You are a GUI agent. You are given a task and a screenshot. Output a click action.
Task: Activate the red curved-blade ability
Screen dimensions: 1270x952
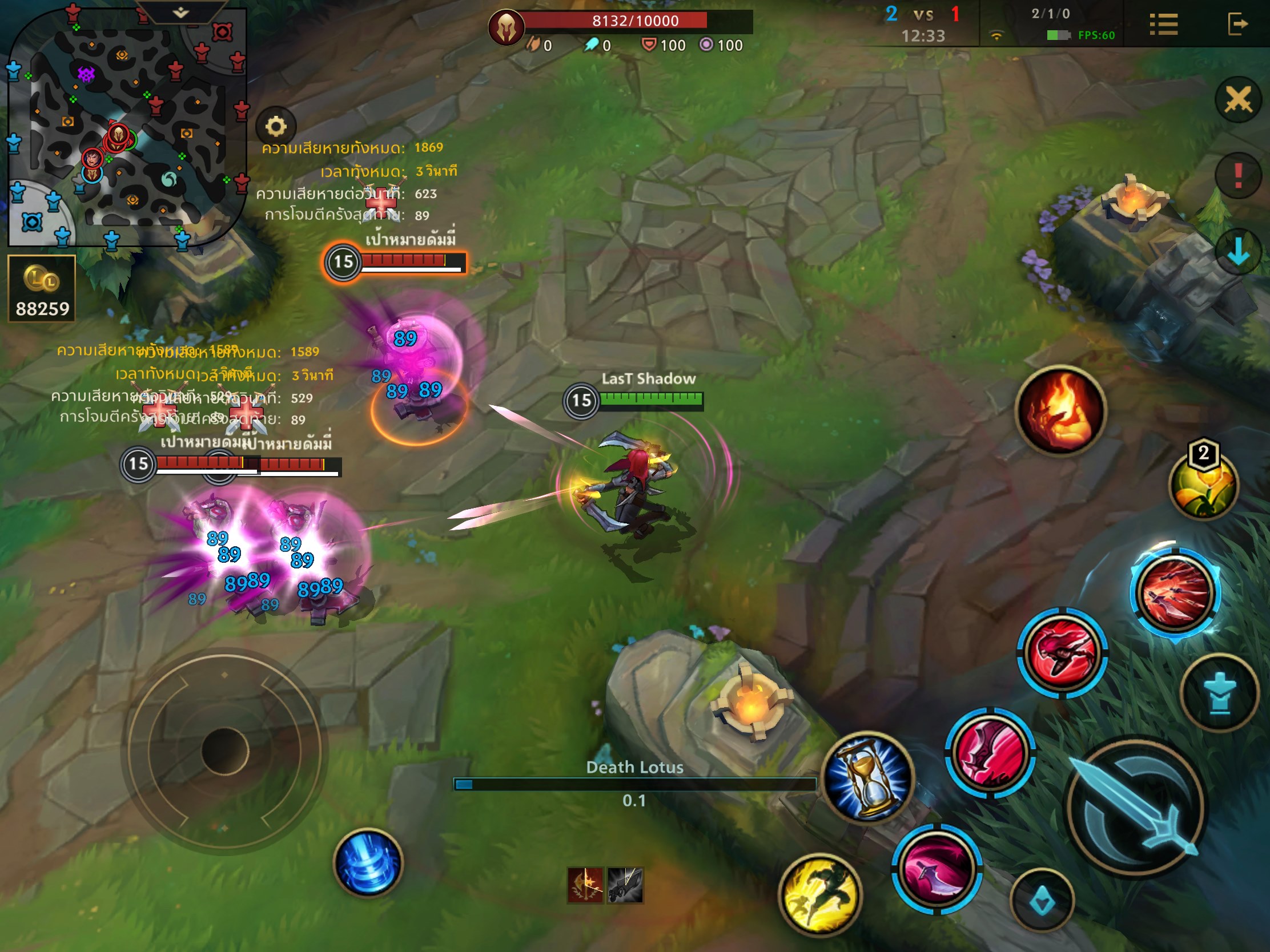[990, 752]
